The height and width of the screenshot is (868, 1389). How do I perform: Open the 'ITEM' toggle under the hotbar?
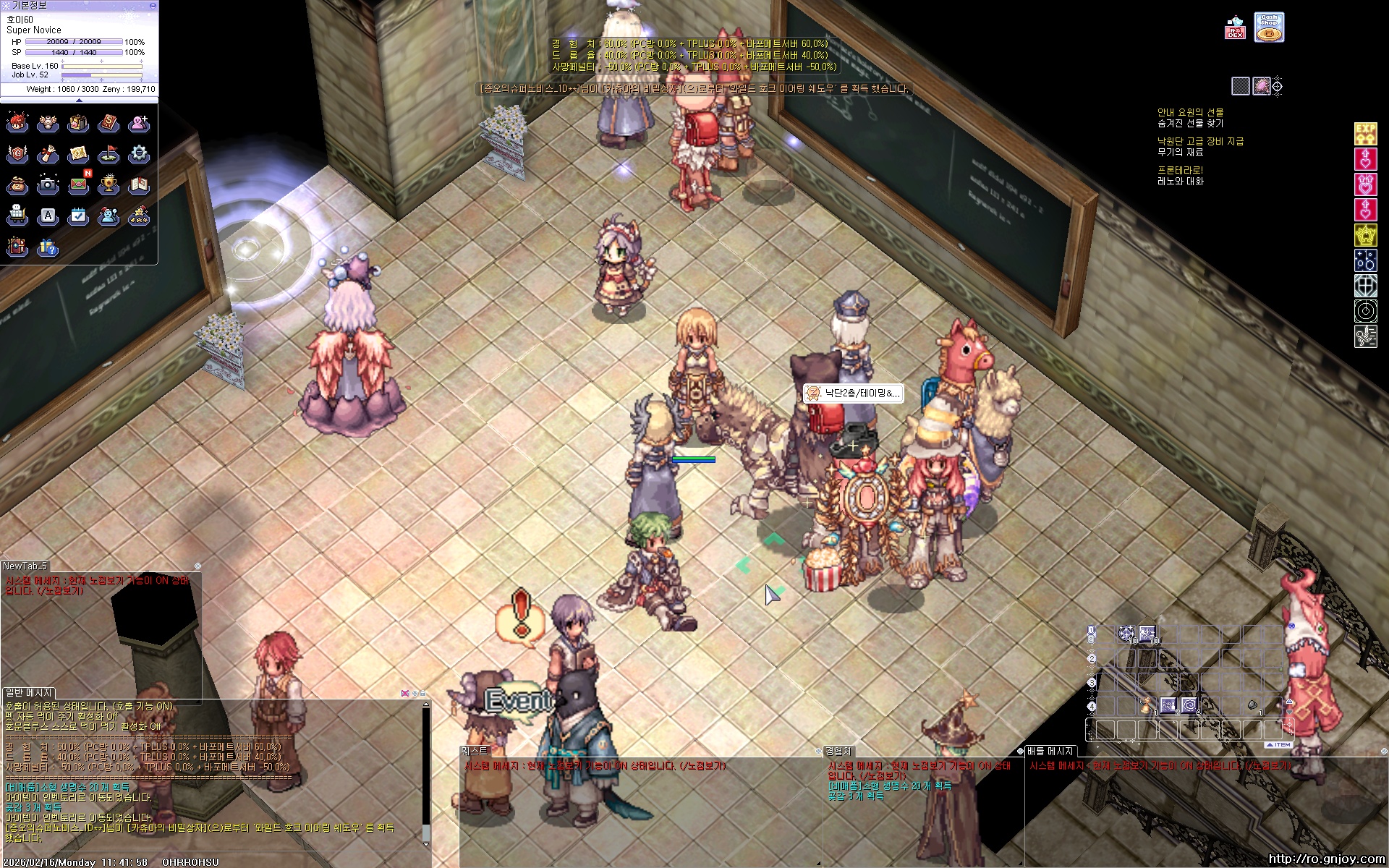point(1278,744)
